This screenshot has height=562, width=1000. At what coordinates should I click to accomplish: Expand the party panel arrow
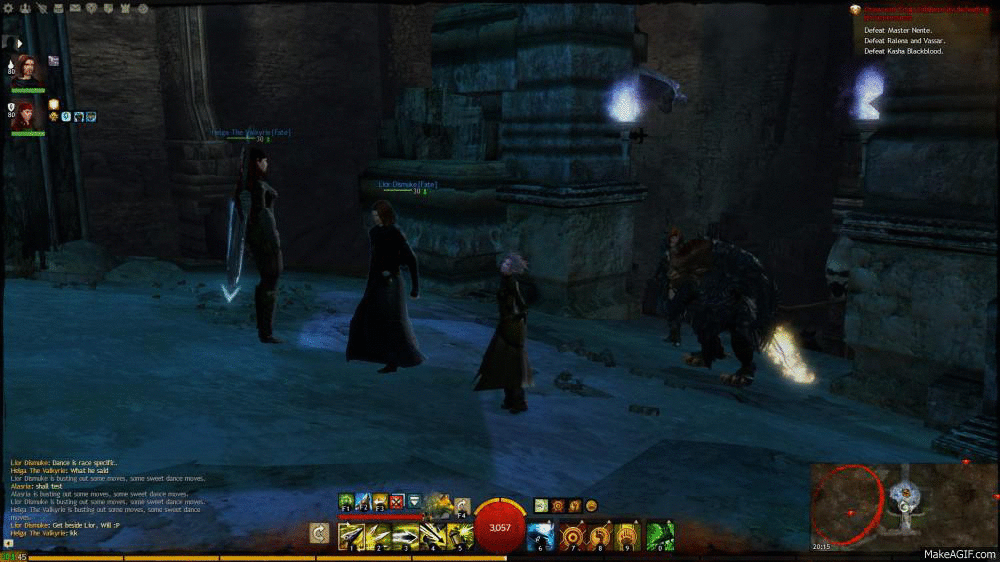pyautogui.click(x=18, y=43)
